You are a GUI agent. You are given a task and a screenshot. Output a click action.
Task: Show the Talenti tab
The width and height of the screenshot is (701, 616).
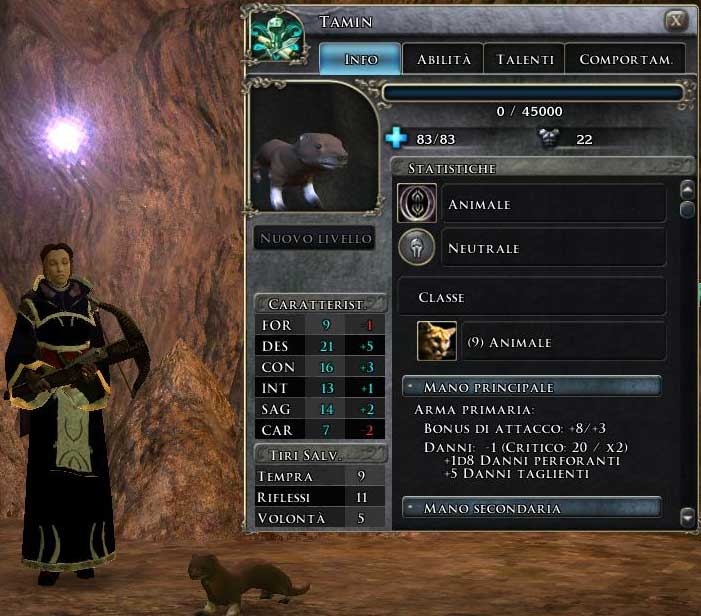525,59
